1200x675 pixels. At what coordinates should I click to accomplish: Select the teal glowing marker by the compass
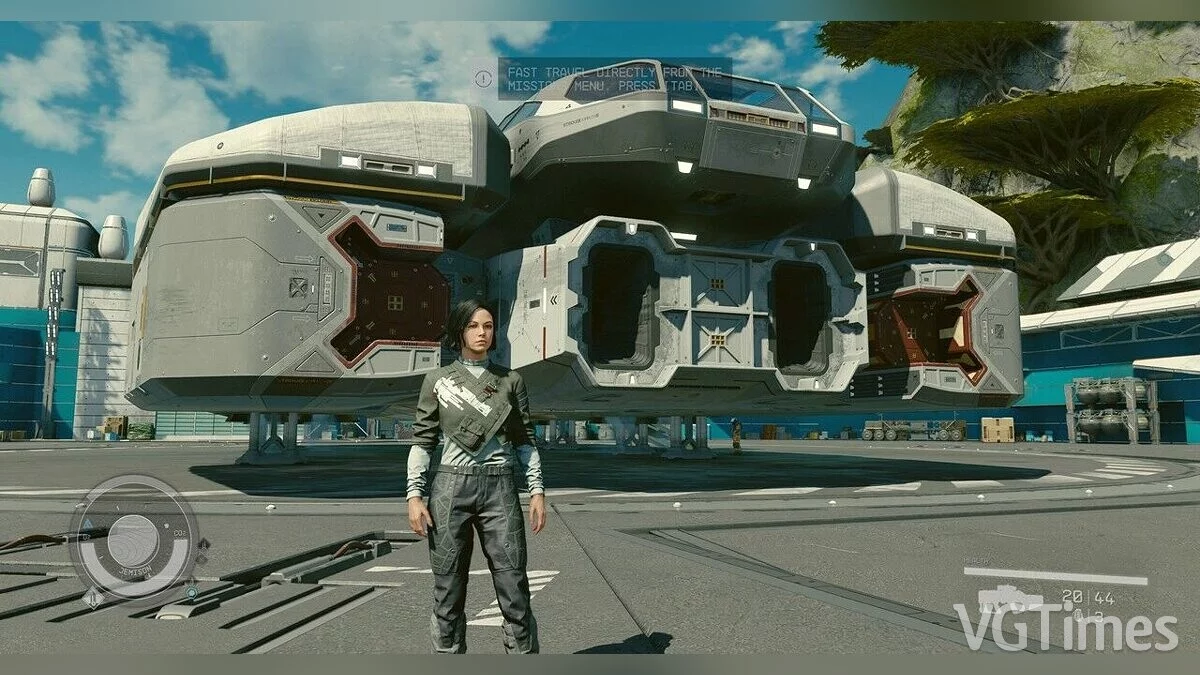click(x=190, y=592)
